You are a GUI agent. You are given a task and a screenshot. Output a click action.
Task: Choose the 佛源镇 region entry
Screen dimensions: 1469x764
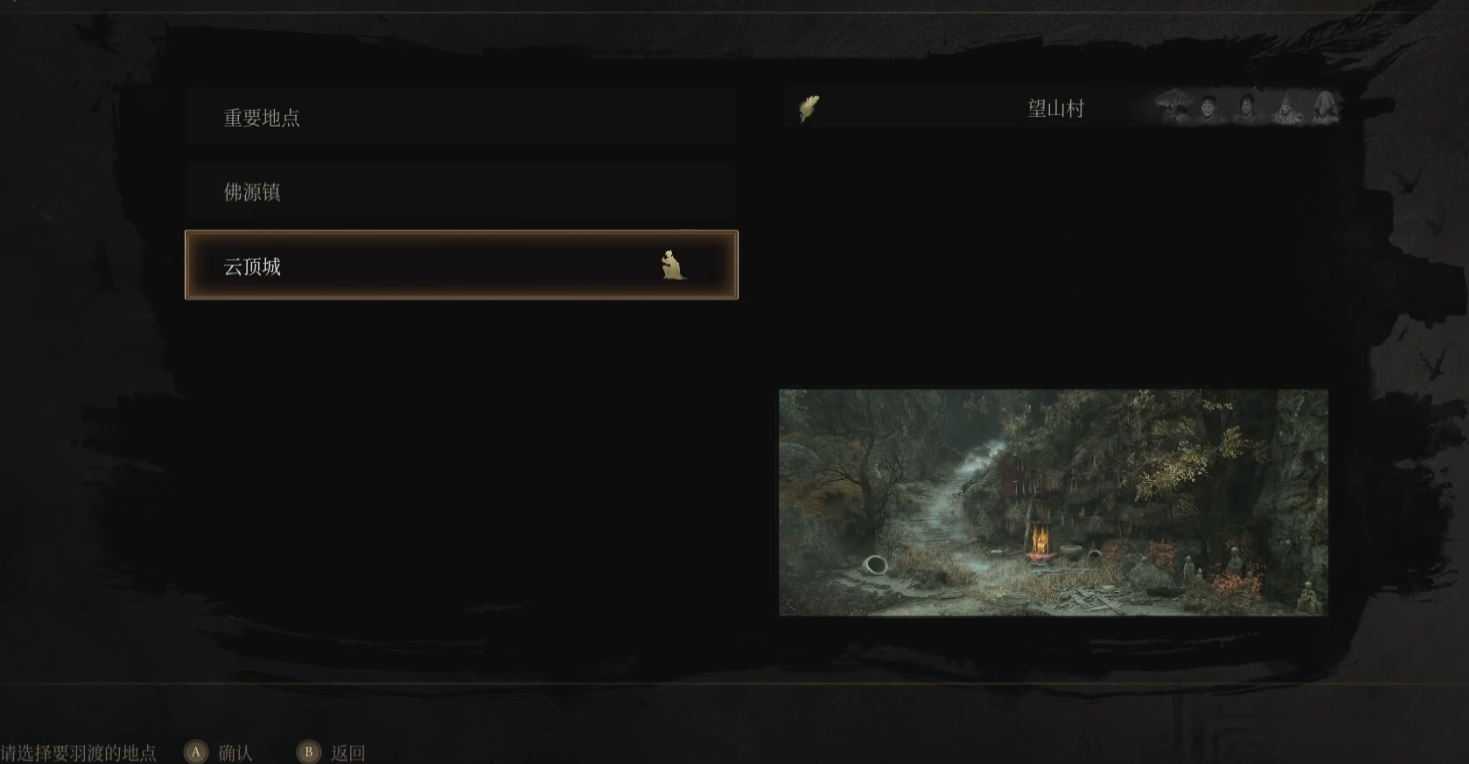(x=460, y=192)
